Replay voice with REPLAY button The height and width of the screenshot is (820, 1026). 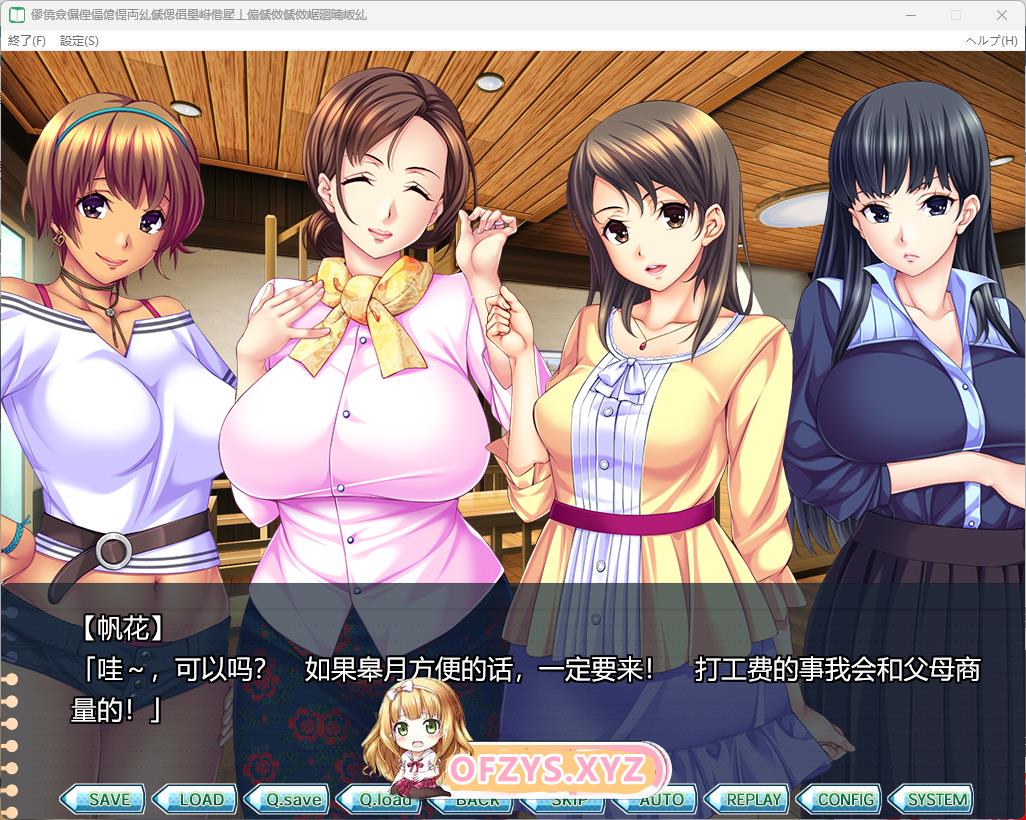tap(753, 799)
